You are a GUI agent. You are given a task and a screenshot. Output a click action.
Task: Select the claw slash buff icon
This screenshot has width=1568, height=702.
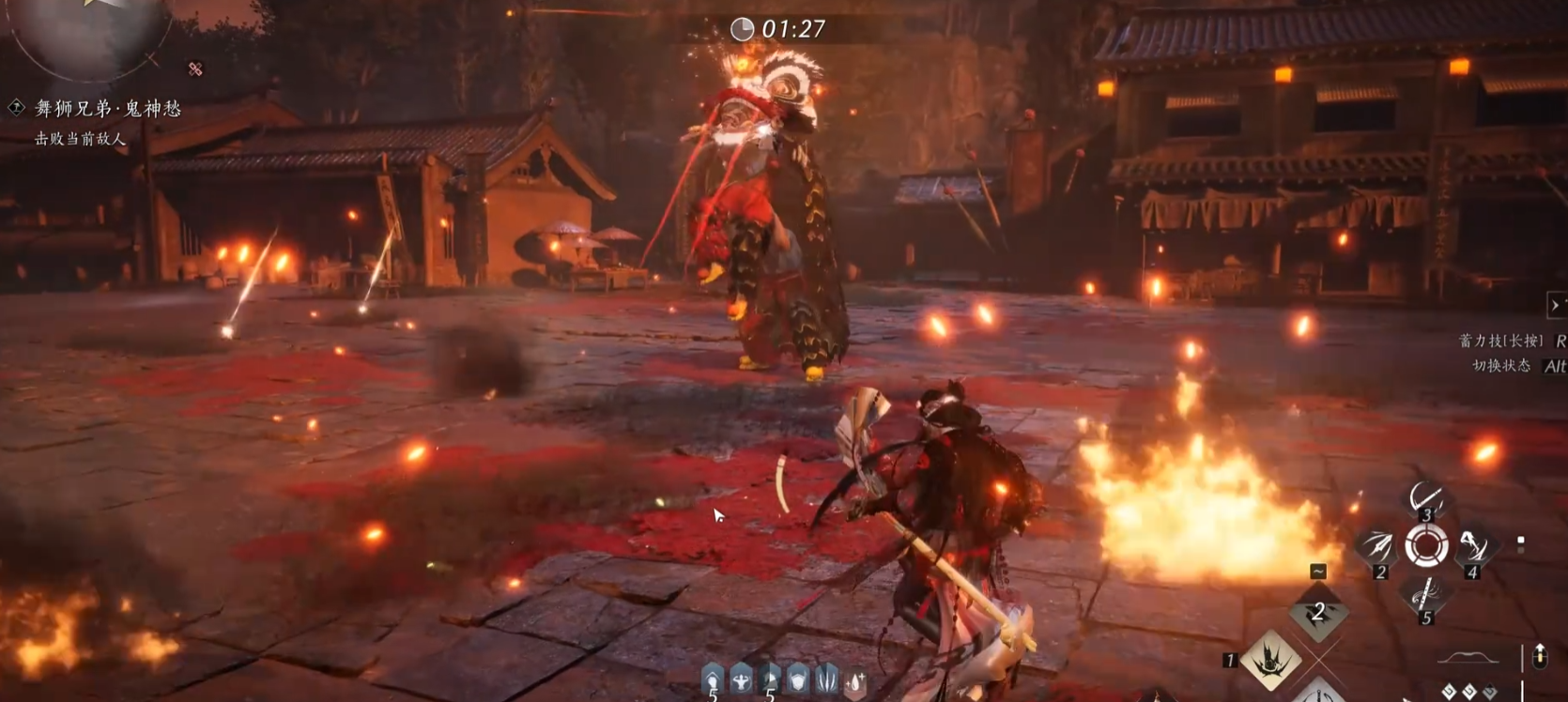coord(827,679)
